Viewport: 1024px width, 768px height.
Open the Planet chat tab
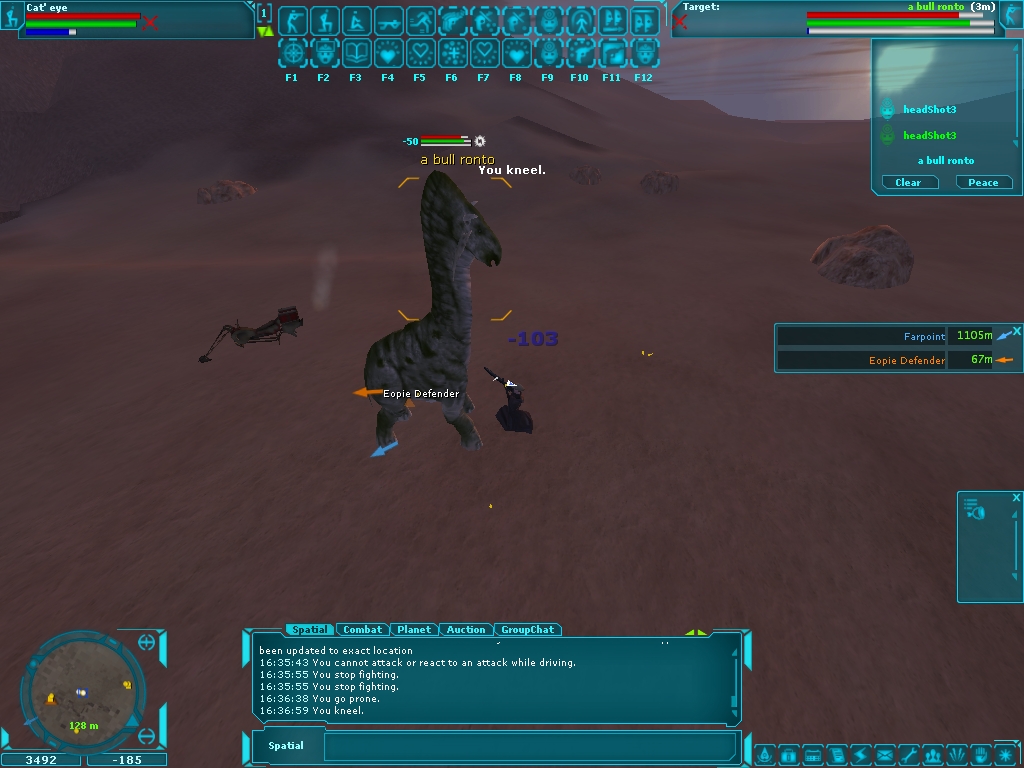(x=414, y=630)
